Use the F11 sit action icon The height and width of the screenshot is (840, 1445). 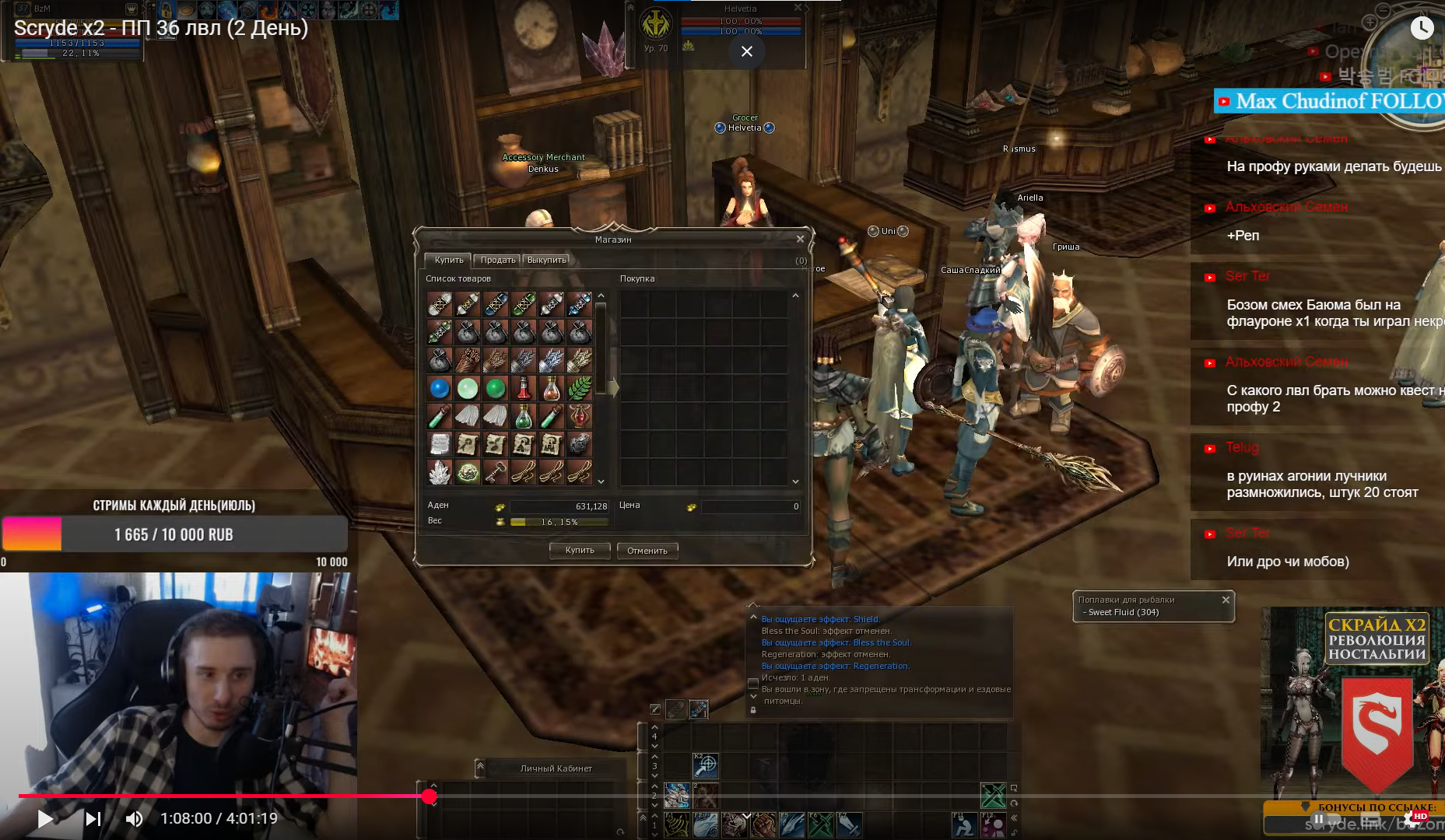click(965, 824)
